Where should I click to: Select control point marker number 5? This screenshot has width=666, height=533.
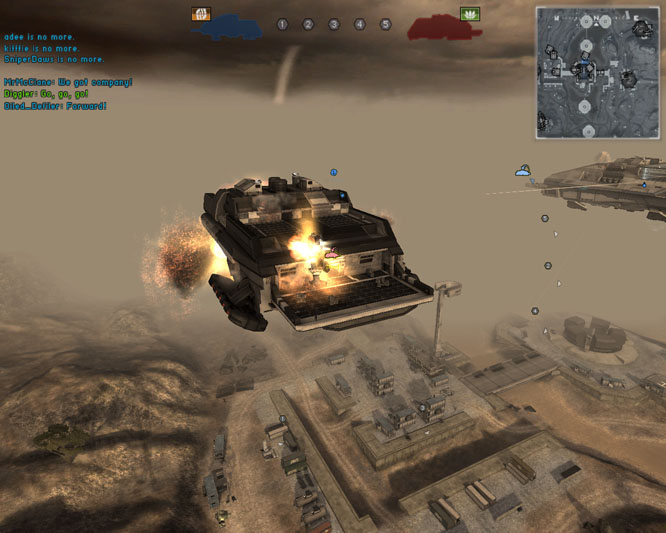385,24
